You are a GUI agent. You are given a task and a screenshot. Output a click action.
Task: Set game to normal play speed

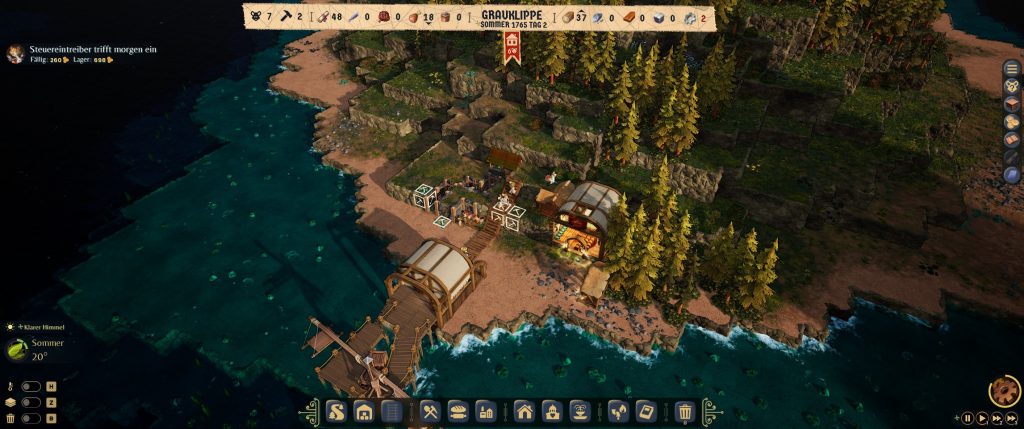coord(983,418)
